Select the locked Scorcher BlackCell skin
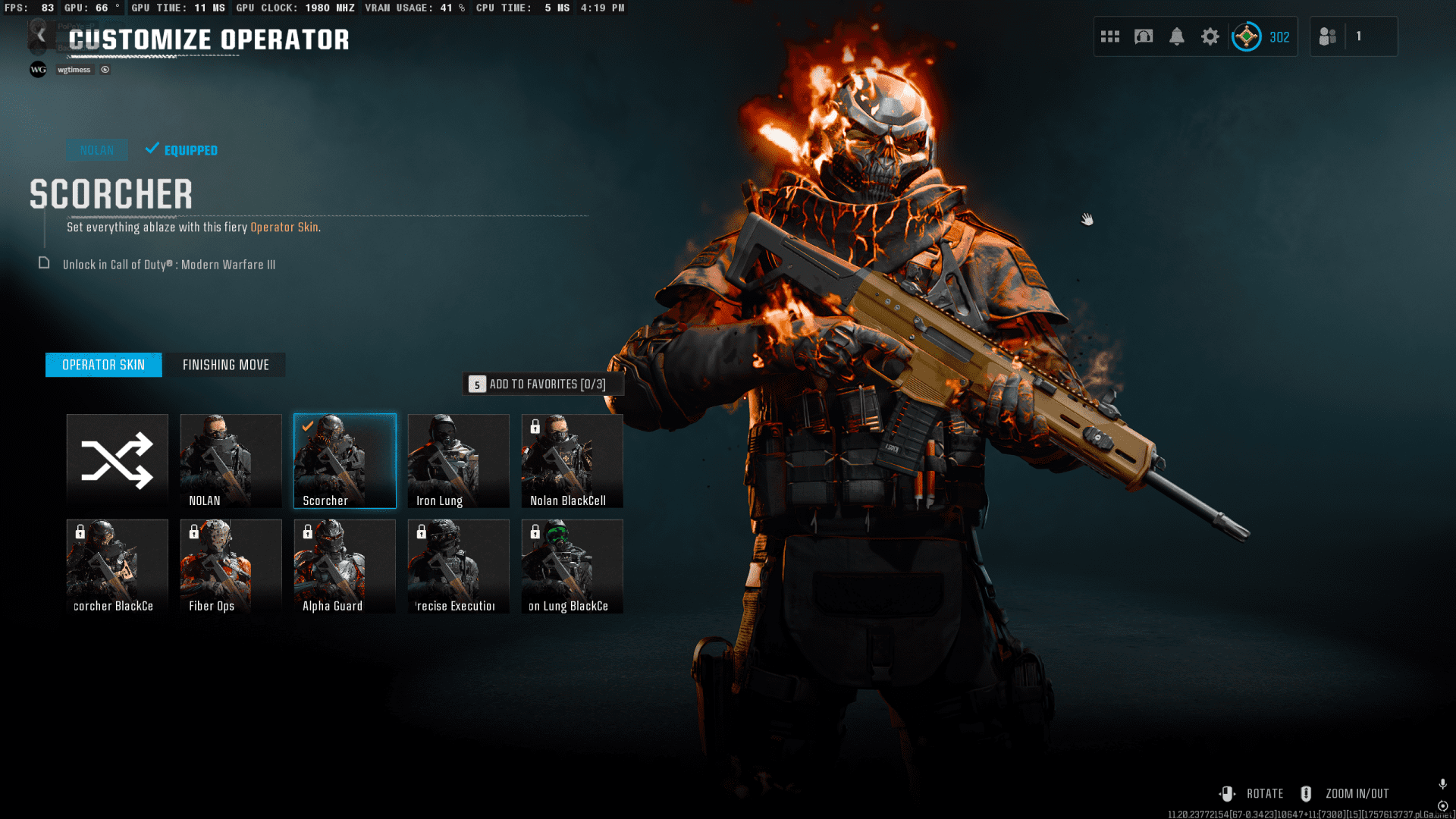 pyautogui.click(x=118, y=566)
